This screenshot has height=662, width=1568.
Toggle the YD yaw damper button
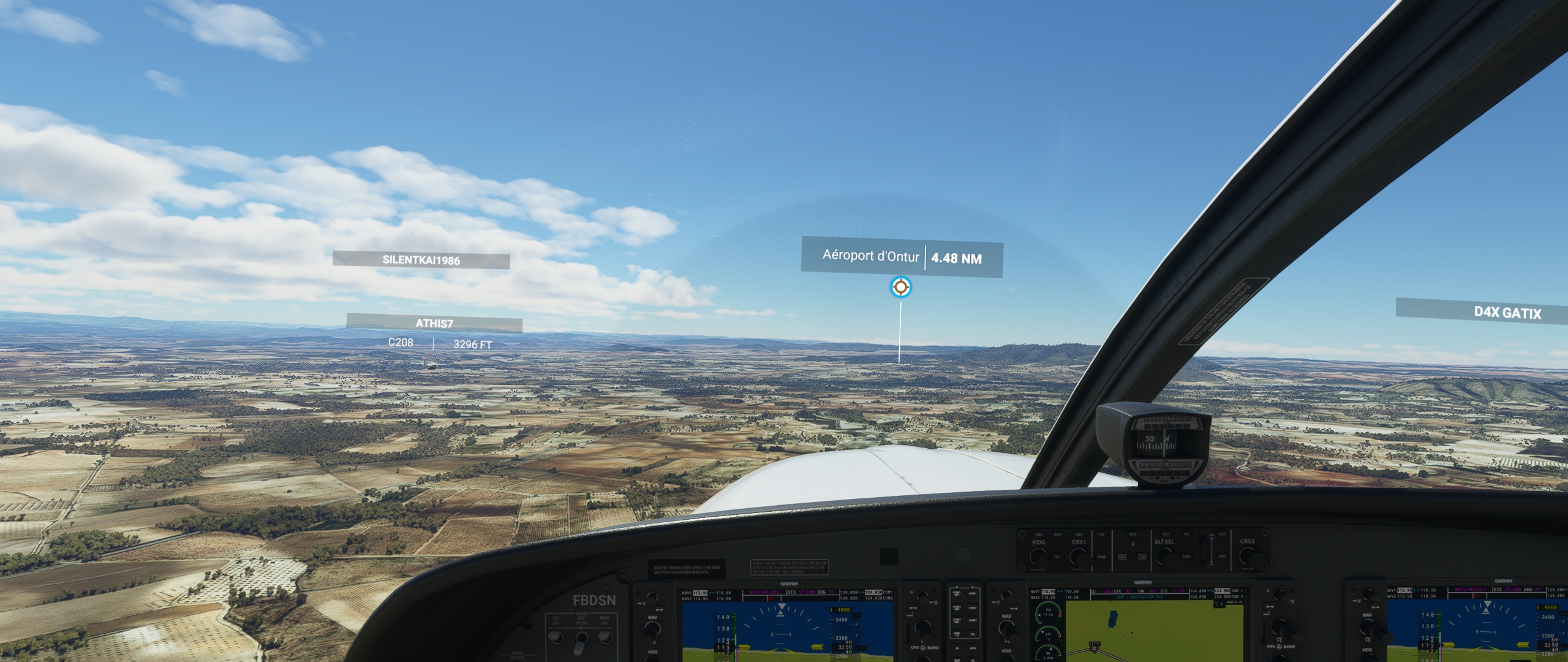coord(1142,557)
